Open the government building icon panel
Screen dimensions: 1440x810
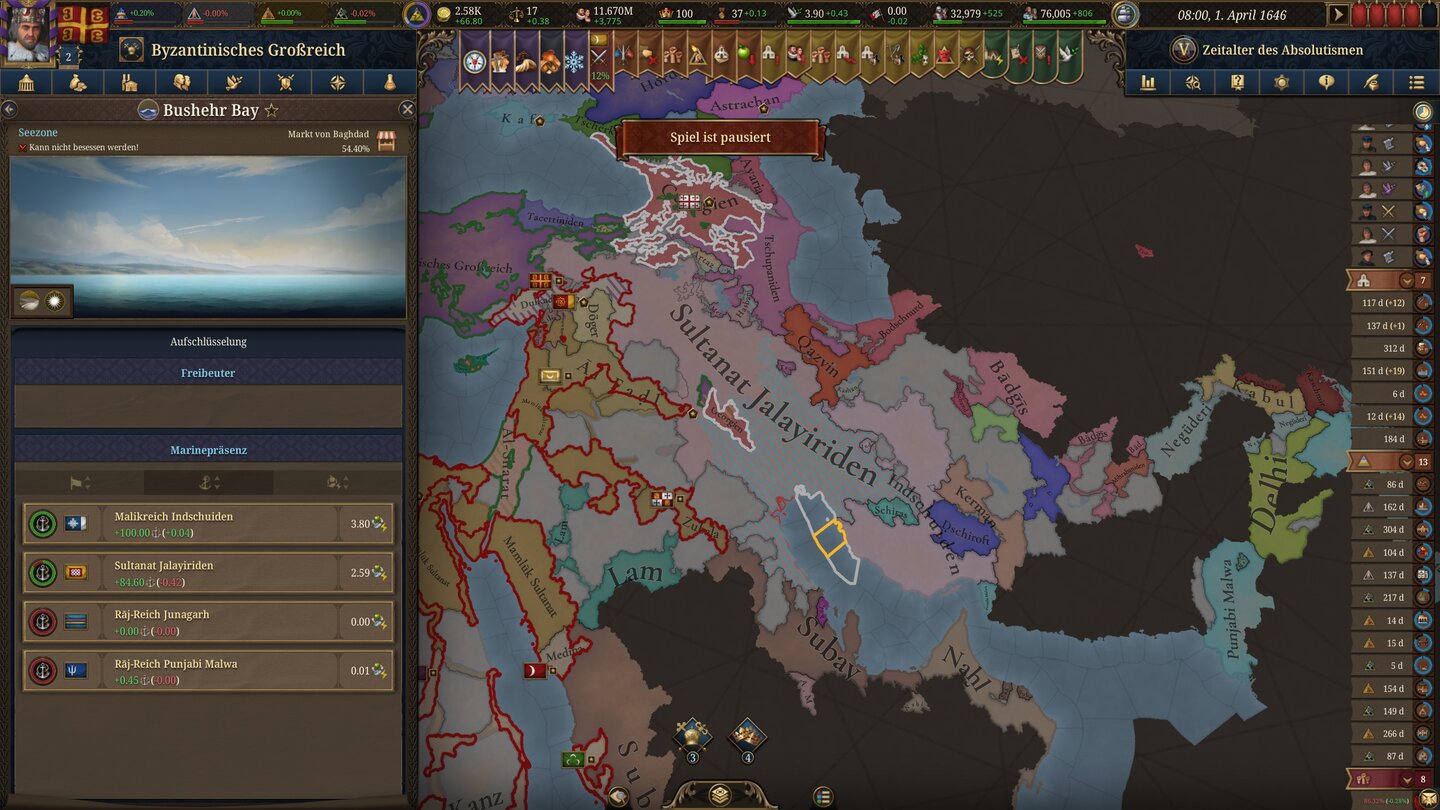tap(26, 82)
